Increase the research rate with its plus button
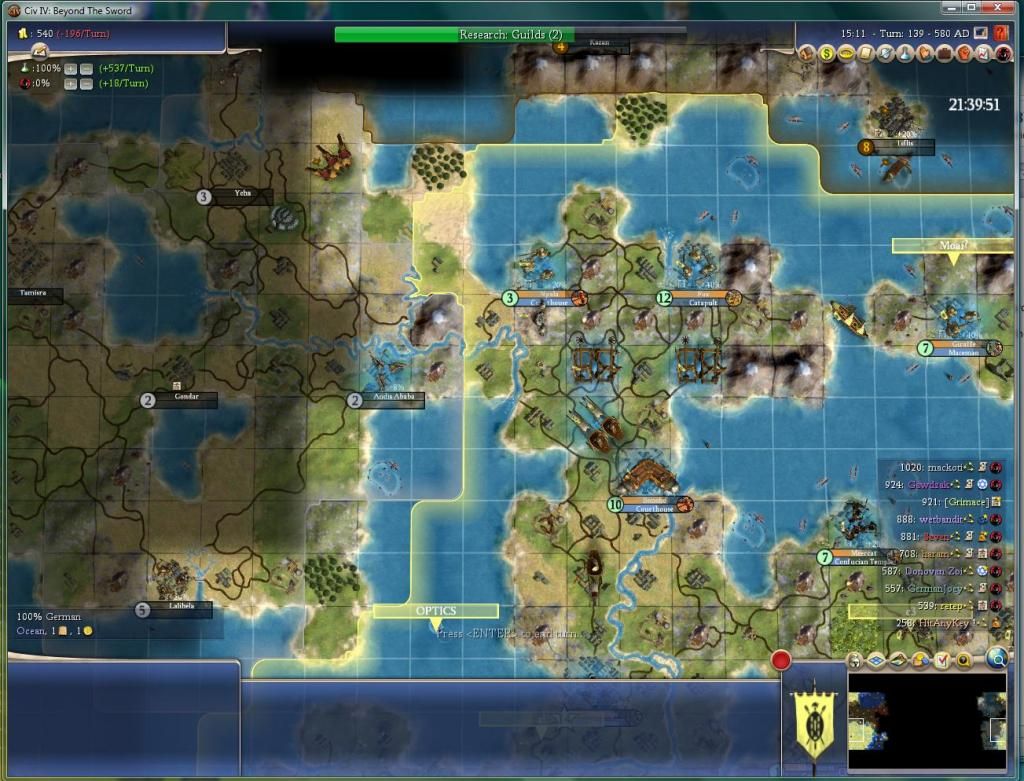1024x781 pixels. point(70,68)
